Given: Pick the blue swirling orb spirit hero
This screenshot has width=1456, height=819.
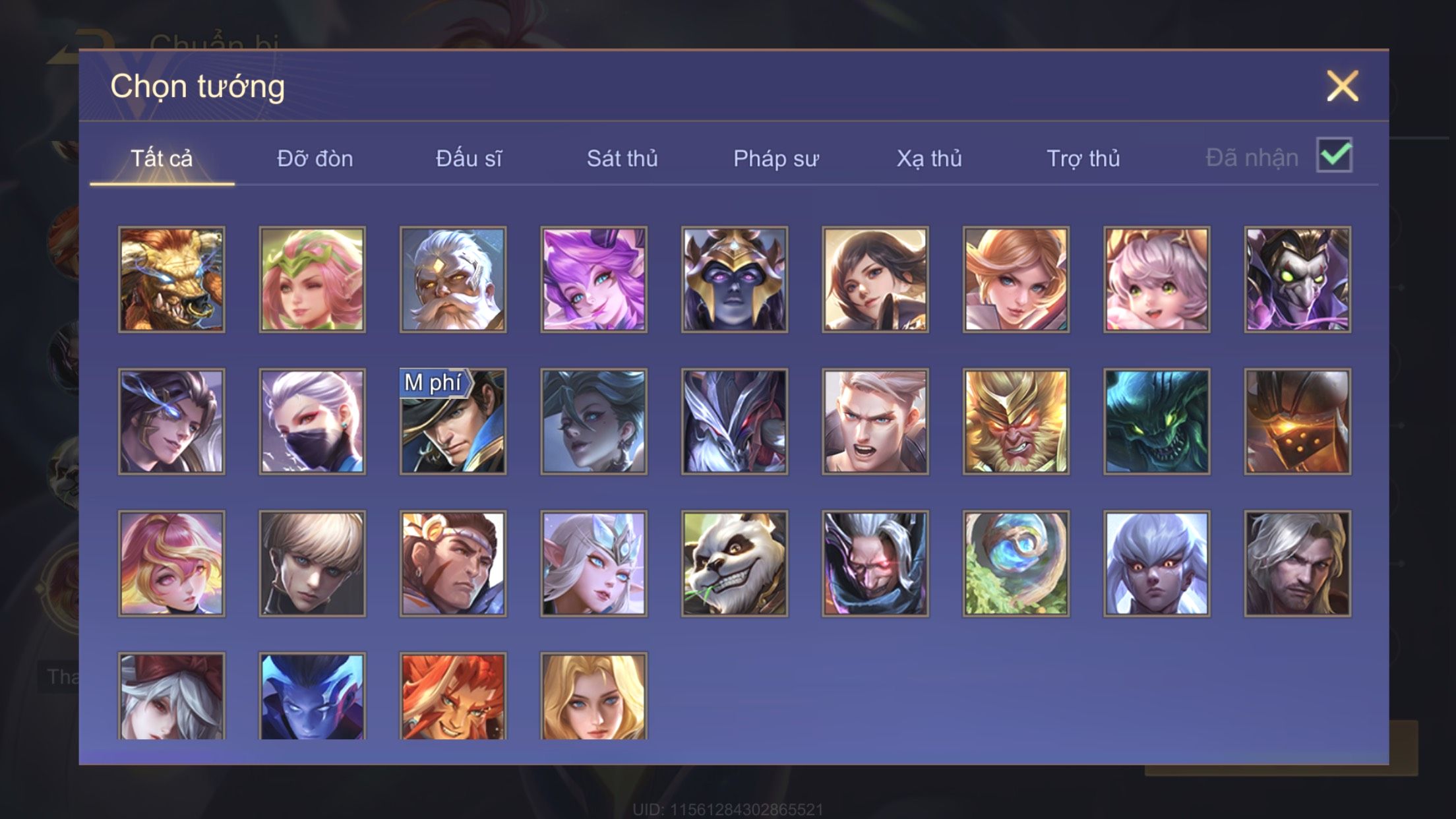Looking at the screenshot, I should 1016,564.
